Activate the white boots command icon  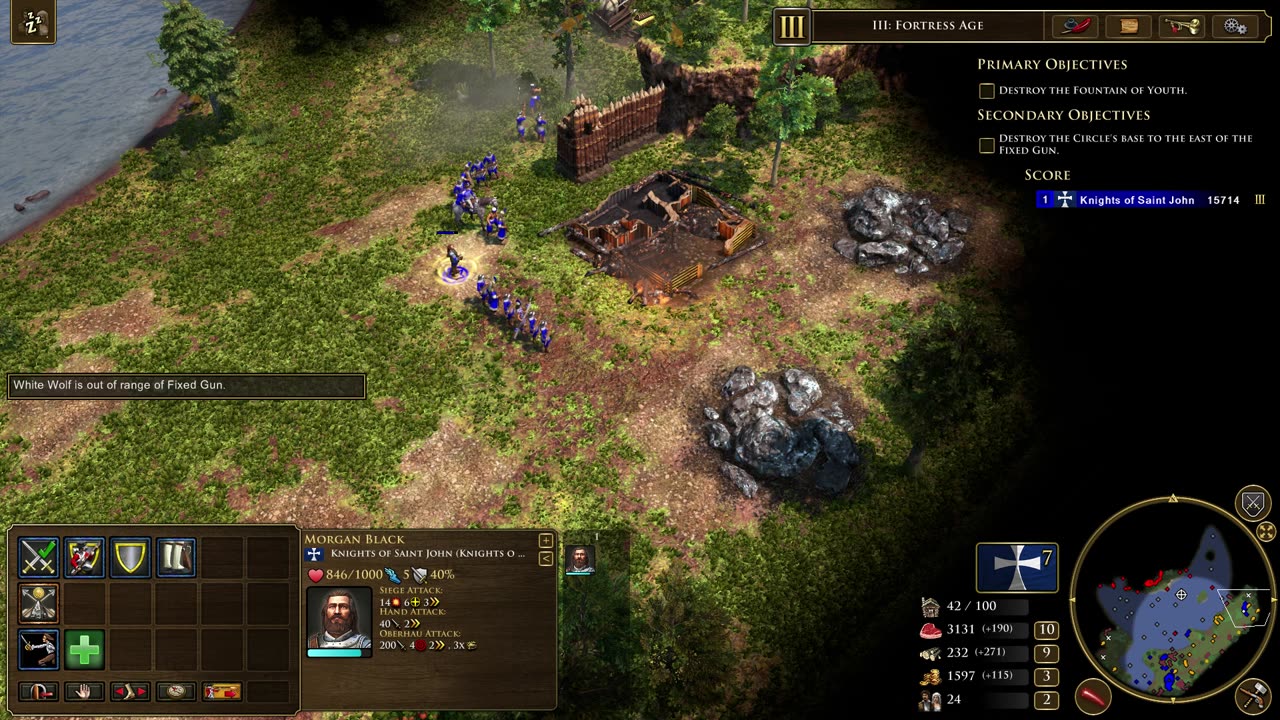[x=176, y=557]
